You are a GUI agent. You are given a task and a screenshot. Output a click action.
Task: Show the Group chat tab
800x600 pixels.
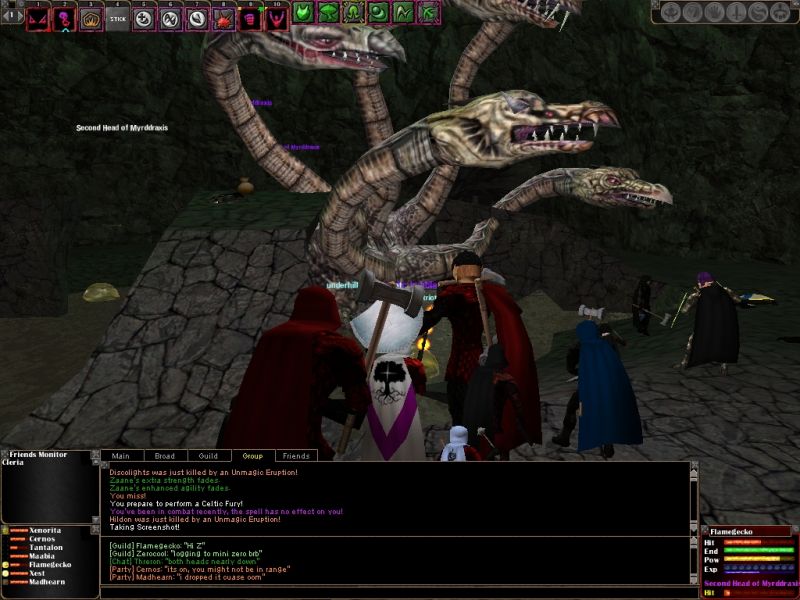click(252, 456)
